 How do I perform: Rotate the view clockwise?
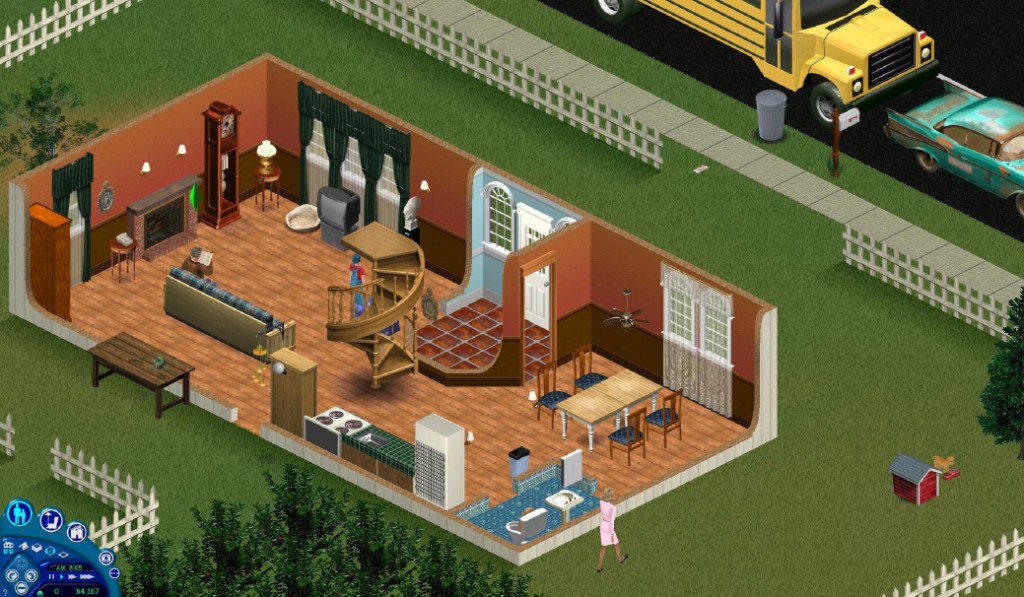point(31,576)
